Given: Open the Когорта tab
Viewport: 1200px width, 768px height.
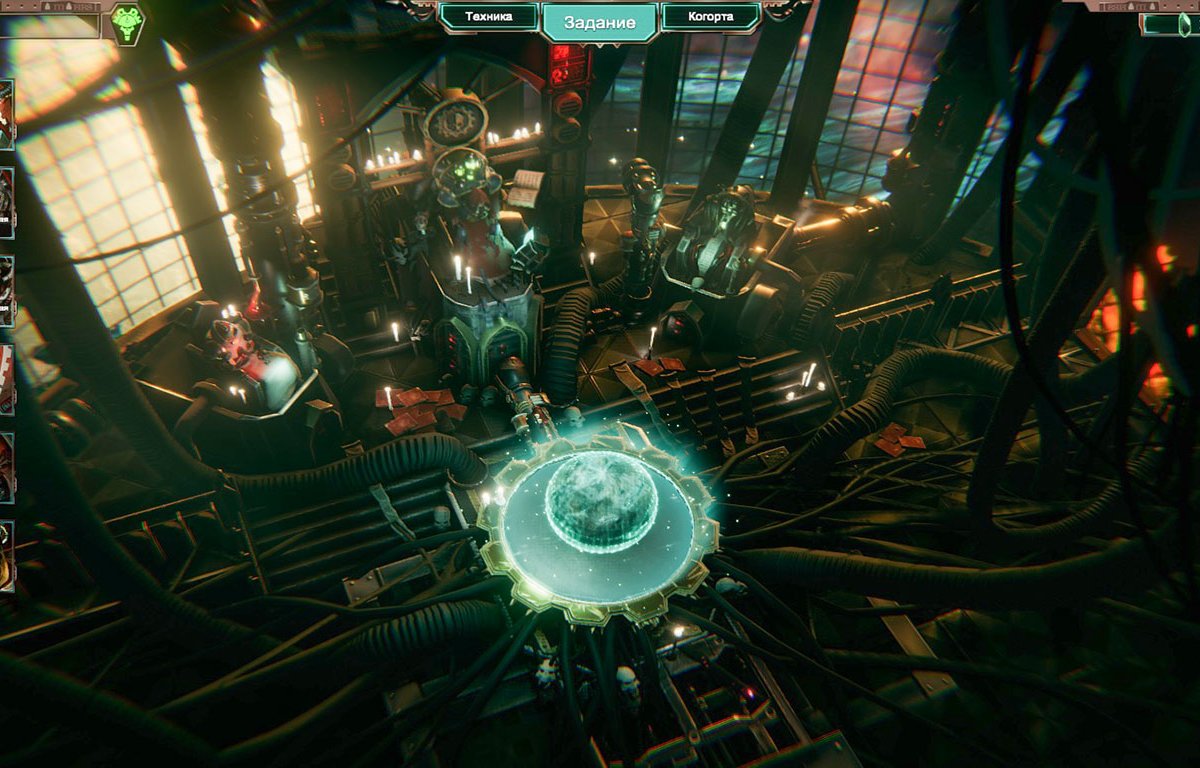Looking at the screenshot, I should (x=711, y=18).
